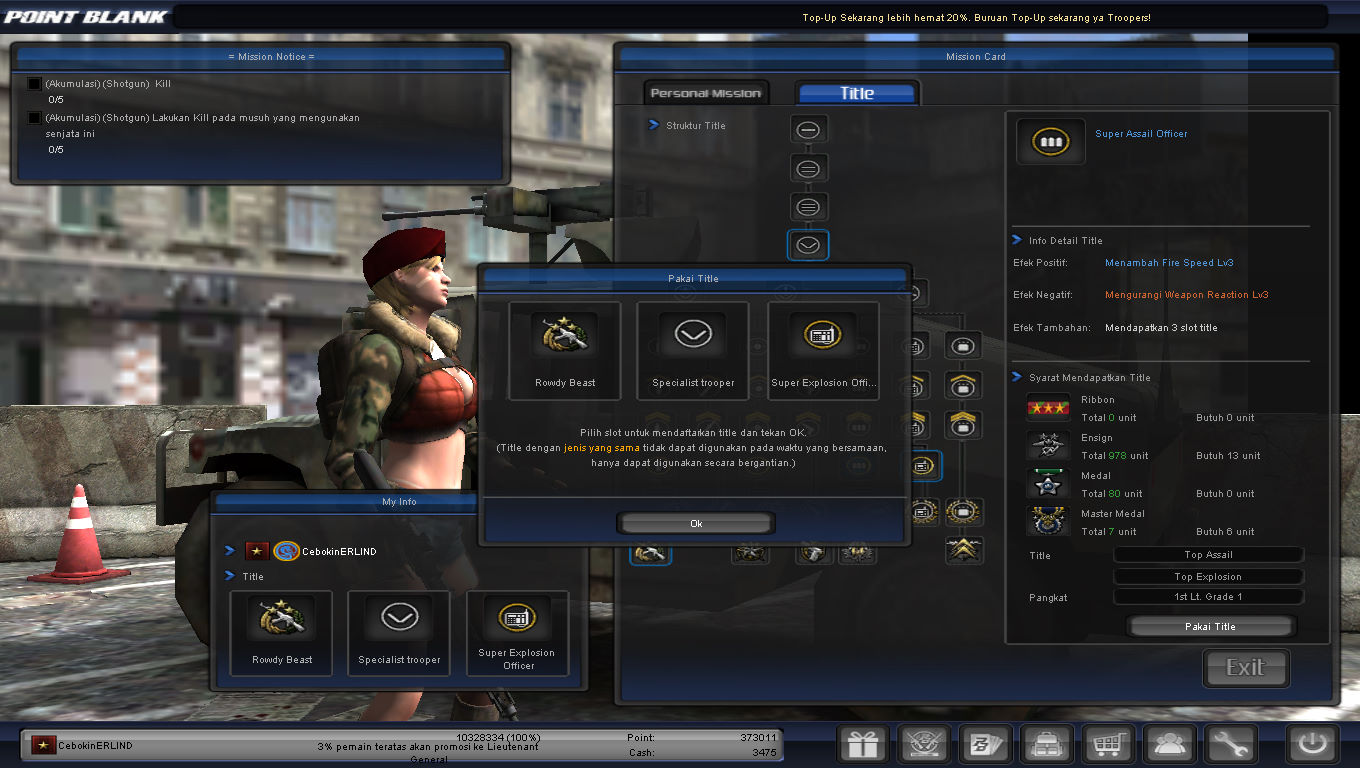Collapse the My Info Title section chevron
The width and height of the screenshot is (1360, 768).
point(232,576)
